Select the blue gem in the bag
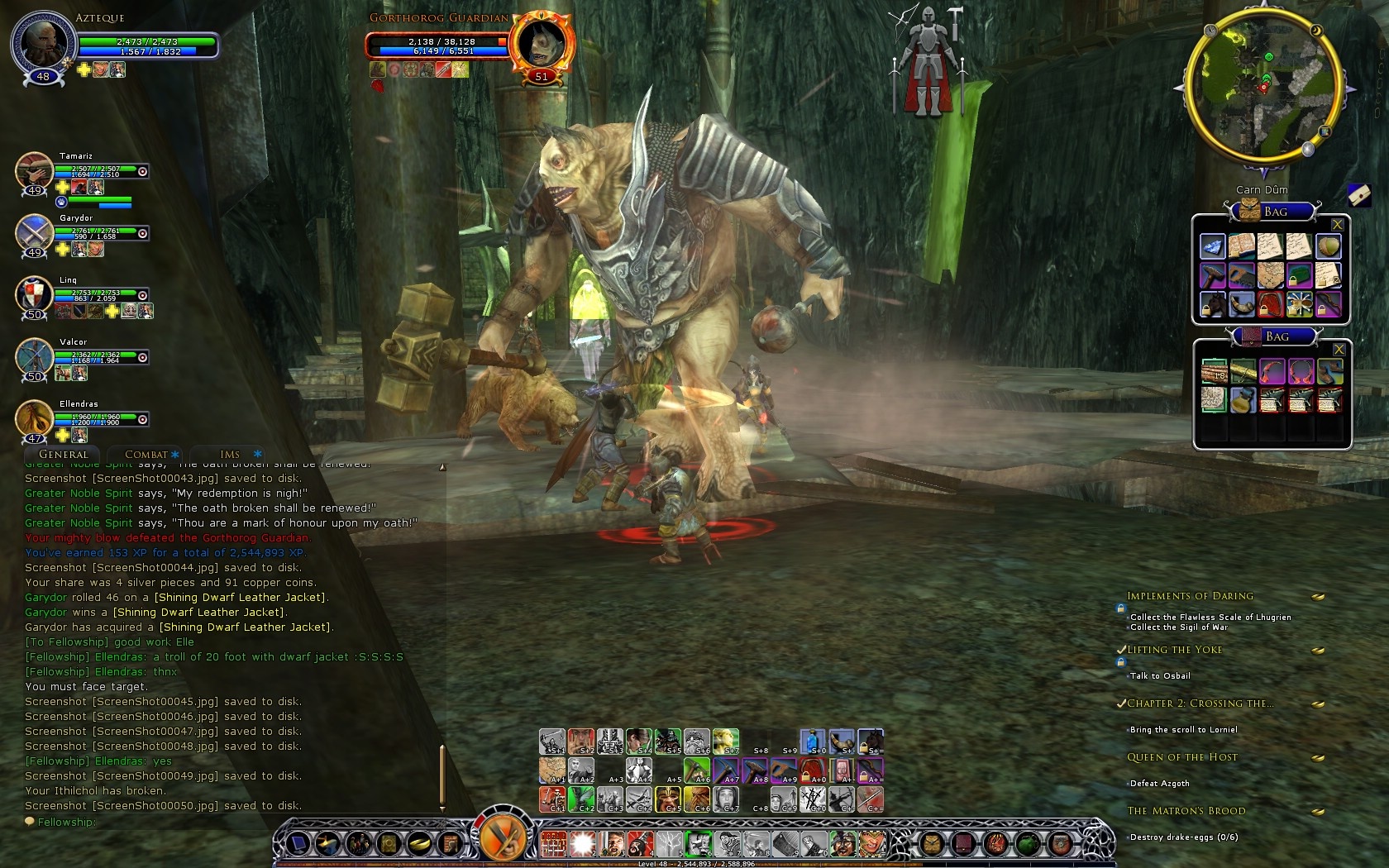 click(1212, 246)
